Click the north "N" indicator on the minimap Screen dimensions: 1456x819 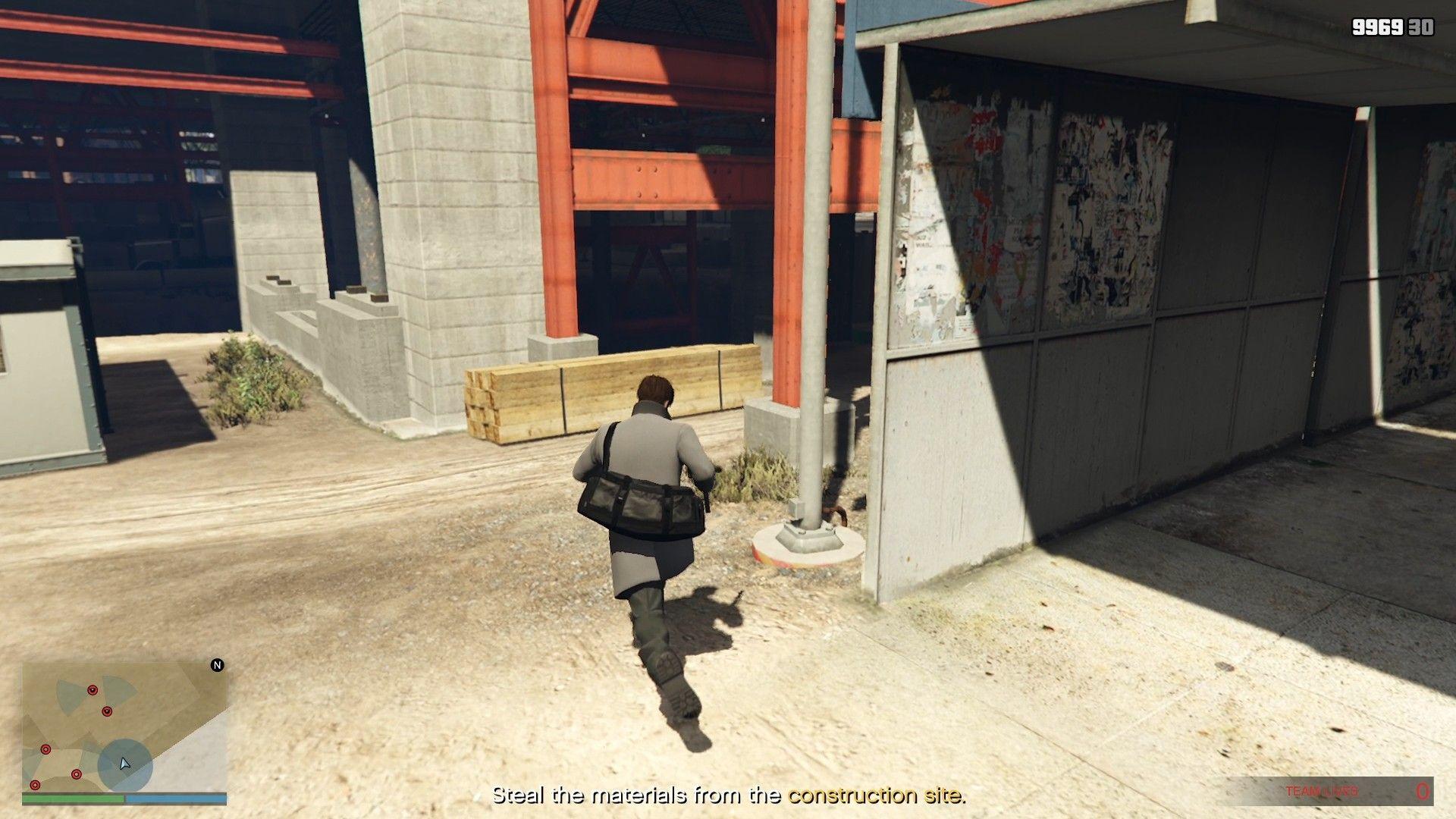pos(217,666)
